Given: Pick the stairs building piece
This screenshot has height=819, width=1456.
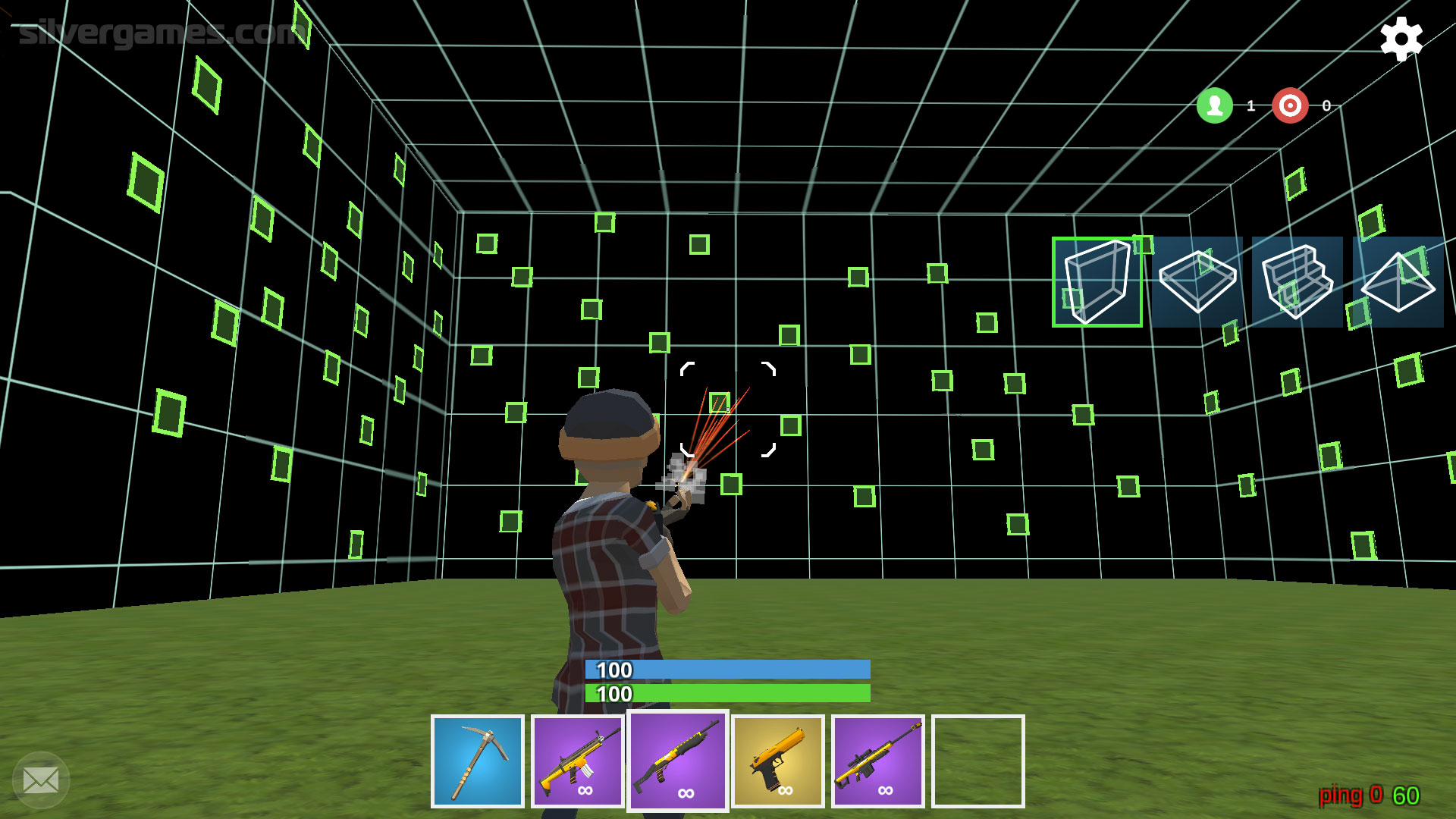Looking at the screenshot, I should click(x=1298, y=282).
